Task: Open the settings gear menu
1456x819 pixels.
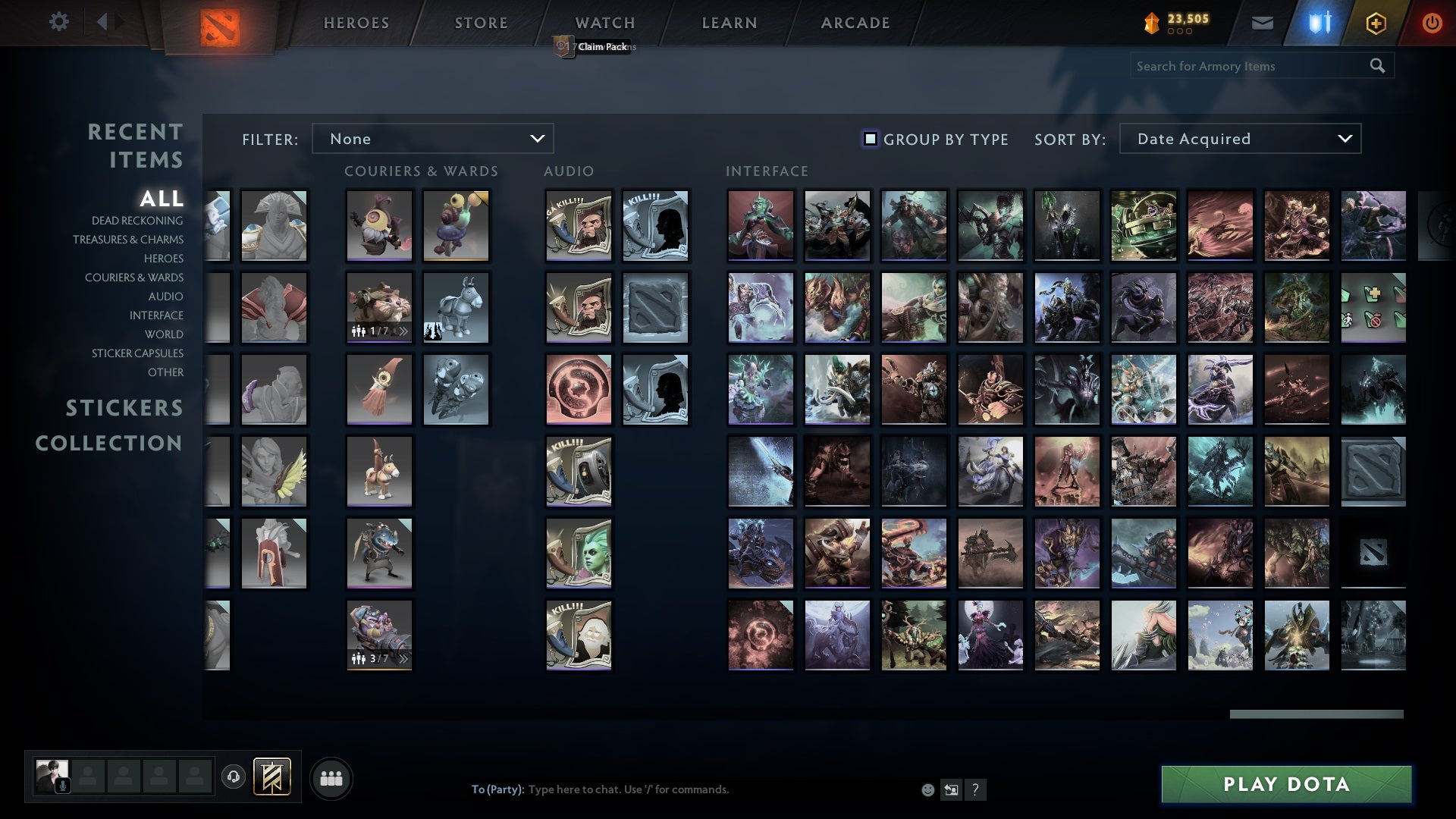Action: pos(59,22)
